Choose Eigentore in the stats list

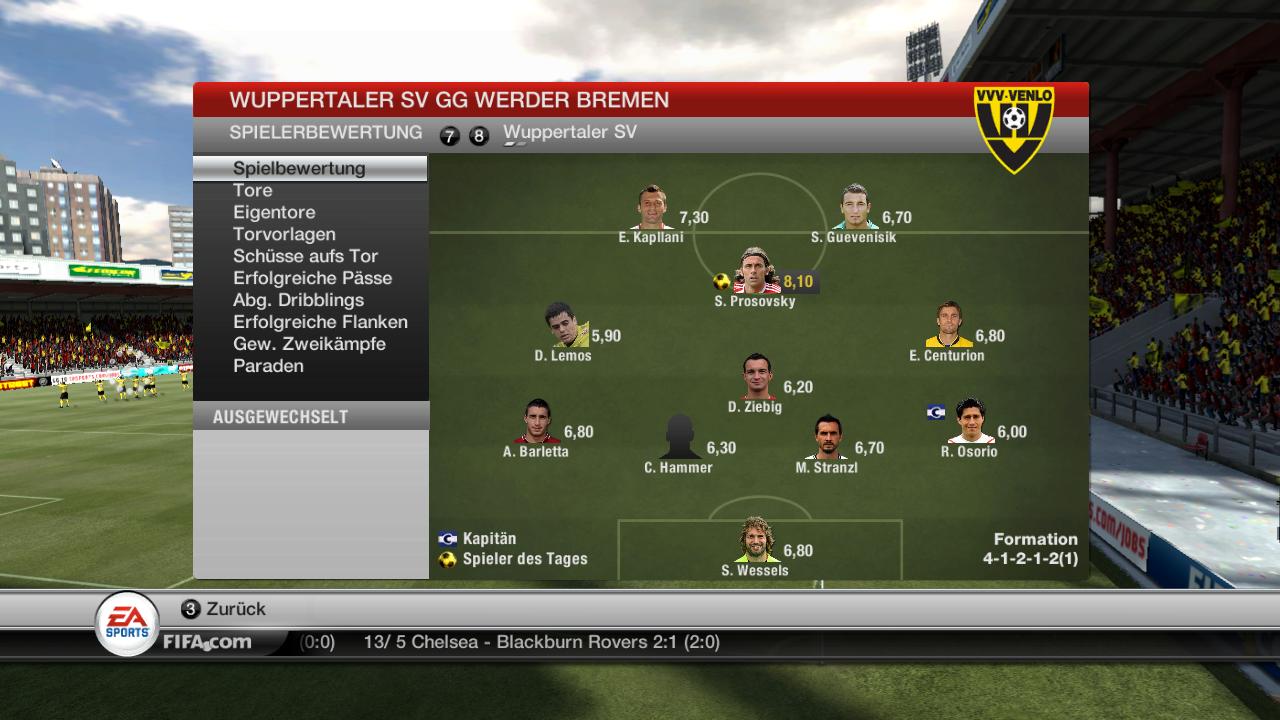click(274, 212)
